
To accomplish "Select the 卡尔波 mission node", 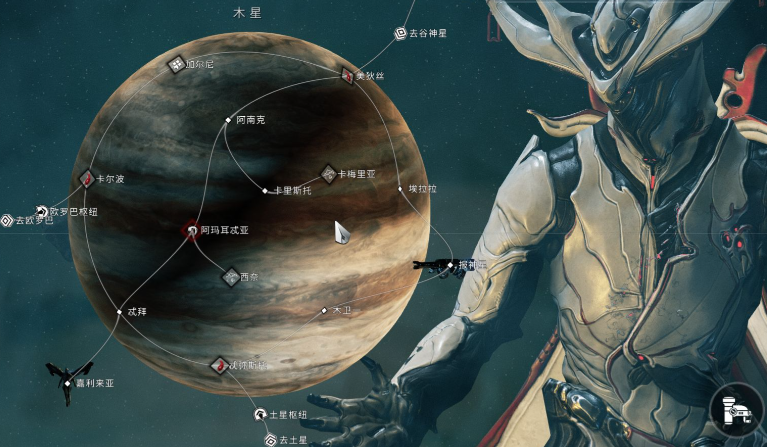I will 88,179.
